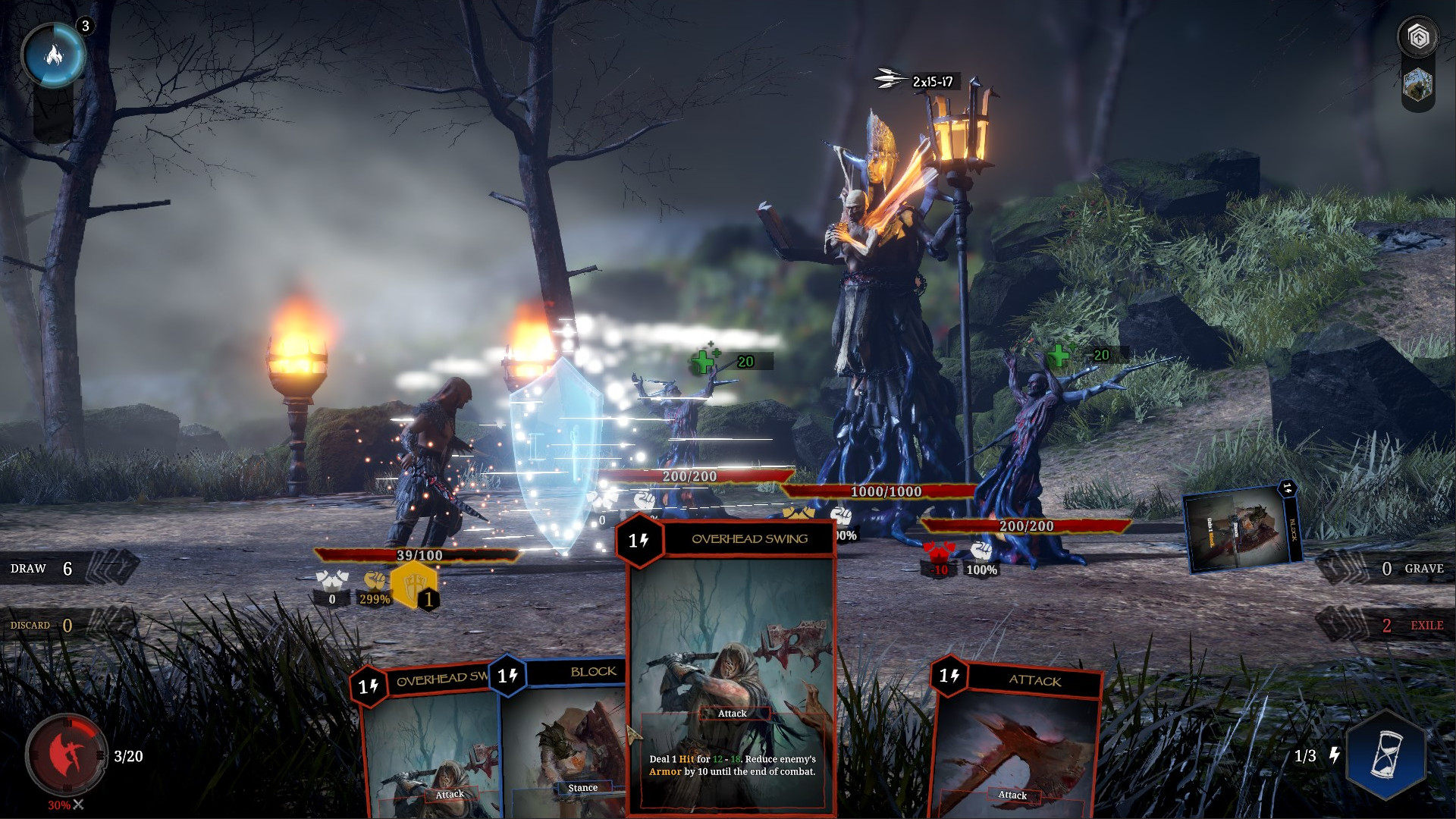
Task: Open the map icon below the menu
Action: point(1418,85)
